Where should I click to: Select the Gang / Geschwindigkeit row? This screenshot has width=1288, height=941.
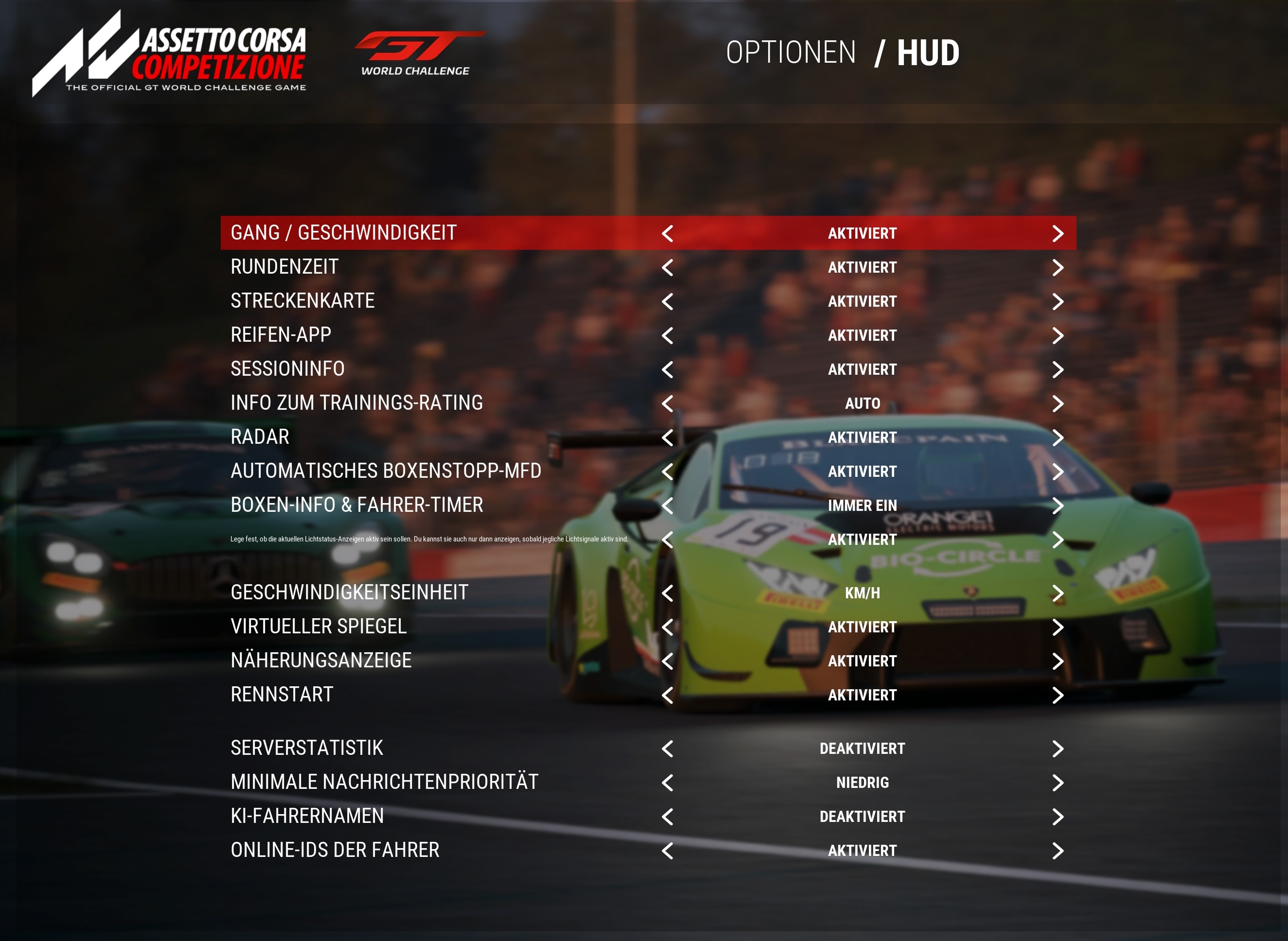coord(343,233)
